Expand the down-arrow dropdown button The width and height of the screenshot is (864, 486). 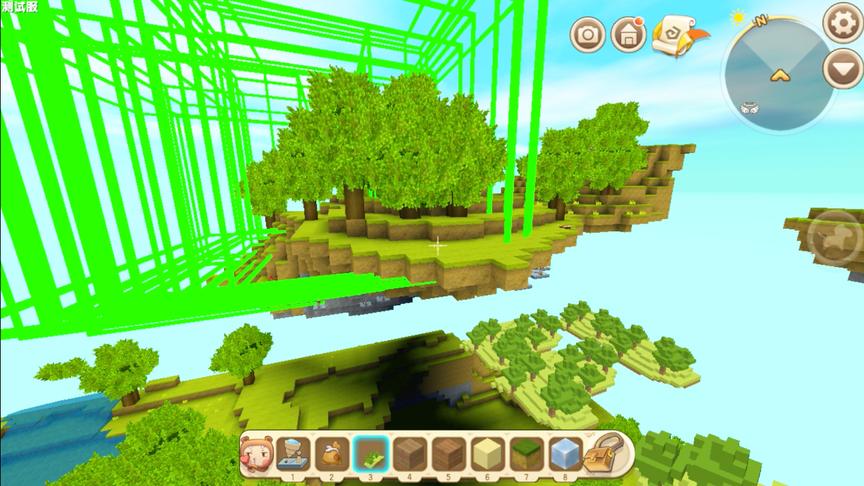coord(841,68)
